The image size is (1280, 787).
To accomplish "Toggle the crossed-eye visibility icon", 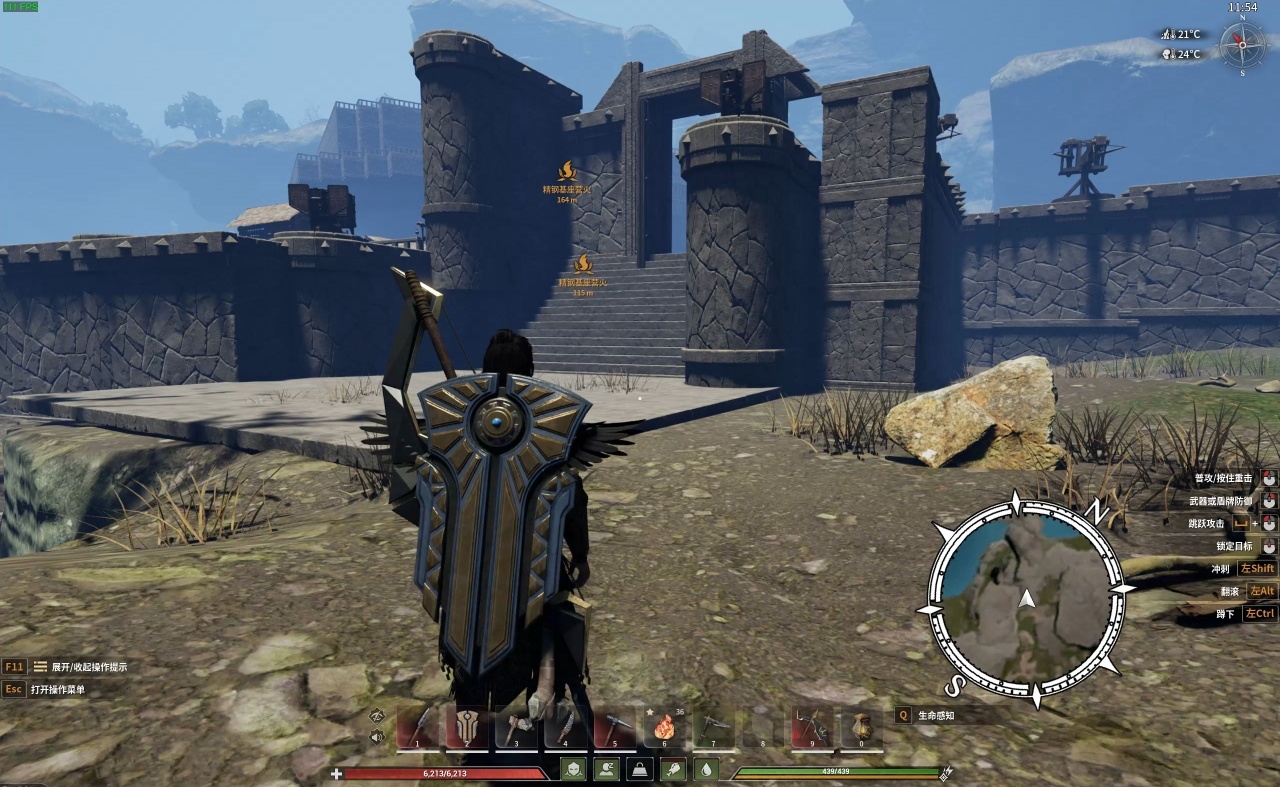I will [377, 715].
